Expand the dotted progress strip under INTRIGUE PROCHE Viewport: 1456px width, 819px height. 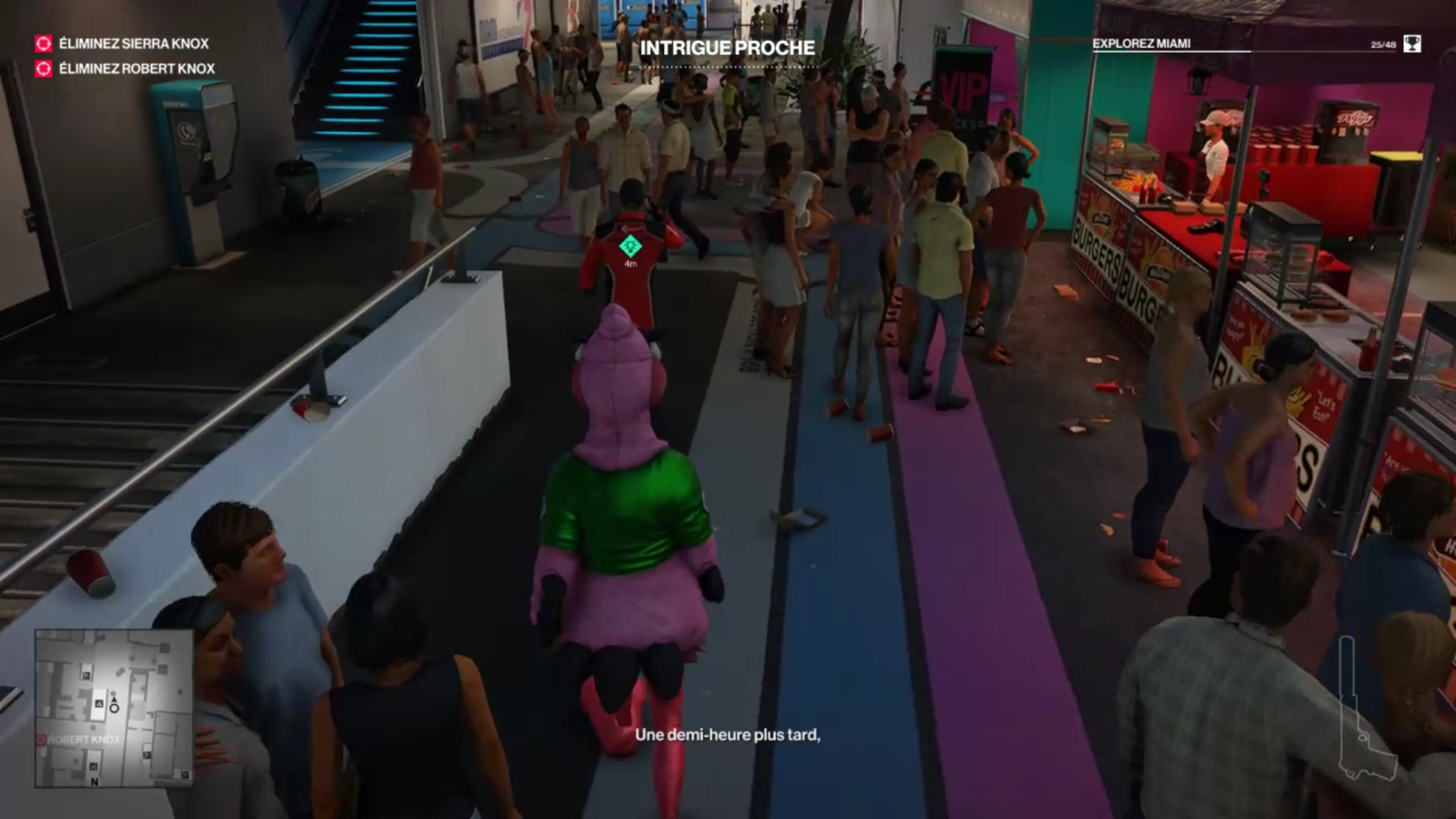click(x=729, y=68)
